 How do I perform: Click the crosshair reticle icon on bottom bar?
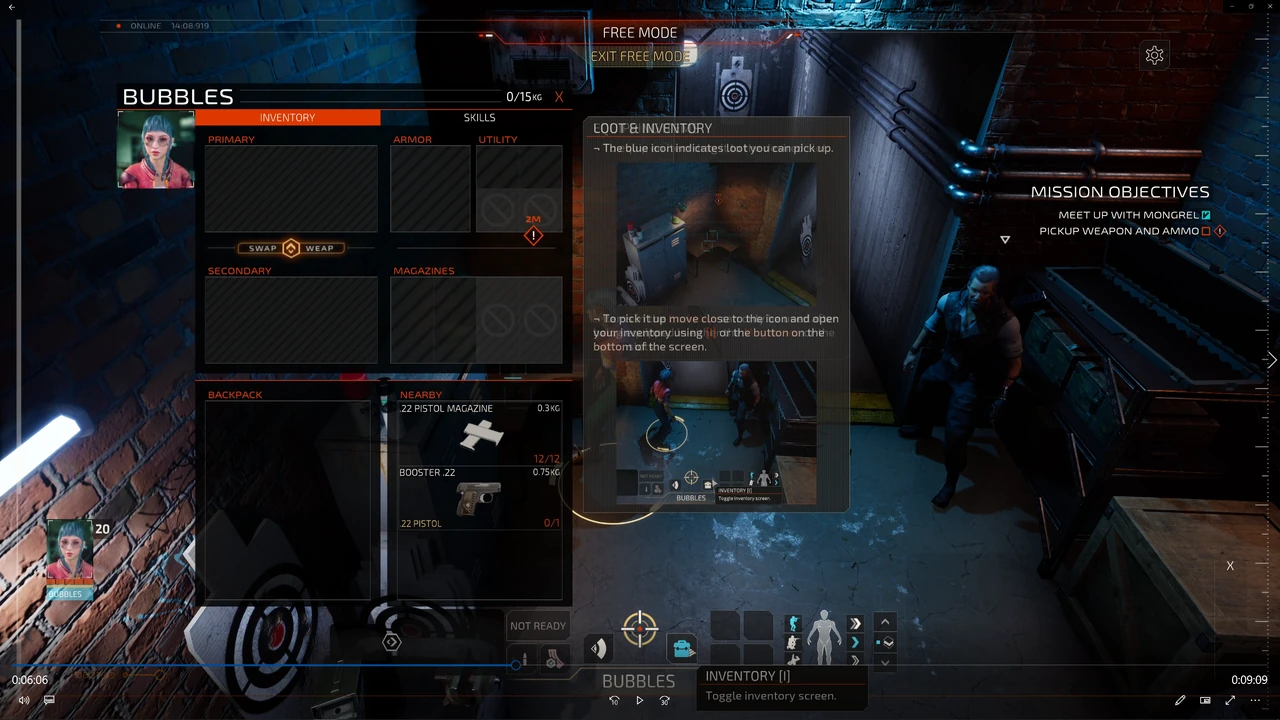(x=640, y=627)
